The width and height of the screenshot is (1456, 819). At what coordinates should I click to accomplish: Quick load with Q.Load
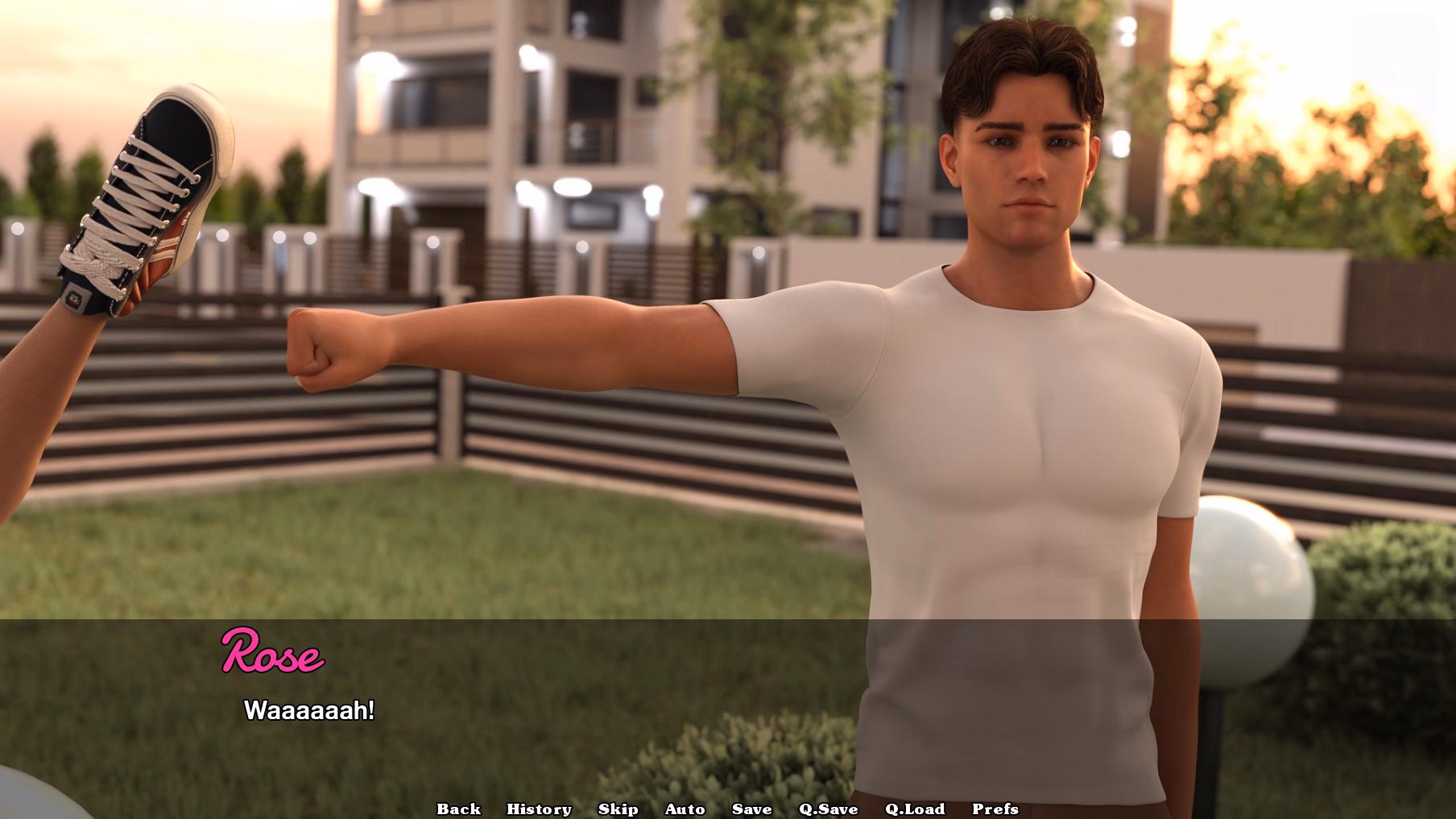coord(914,809)
